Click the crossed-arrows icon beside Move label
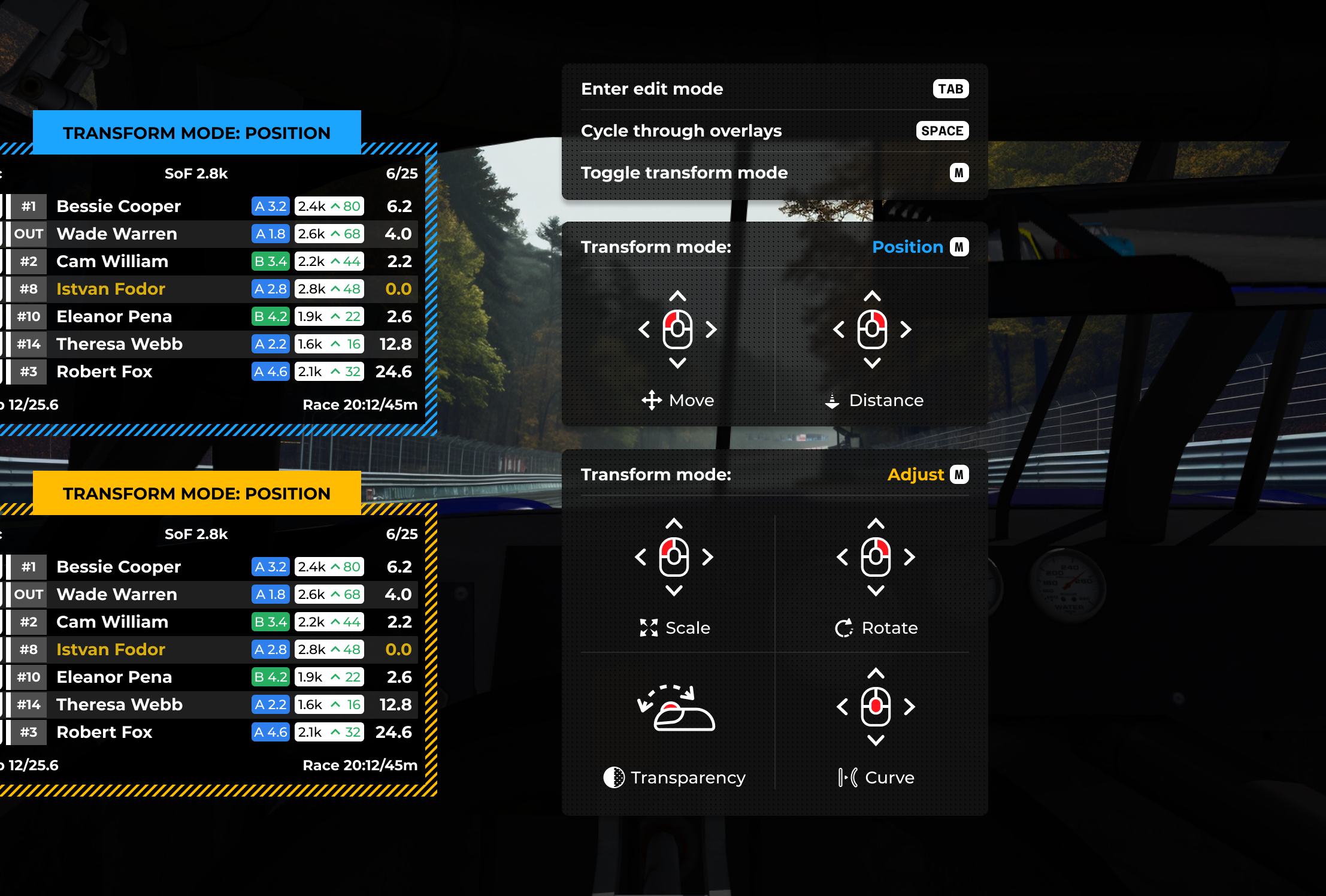 651,400
